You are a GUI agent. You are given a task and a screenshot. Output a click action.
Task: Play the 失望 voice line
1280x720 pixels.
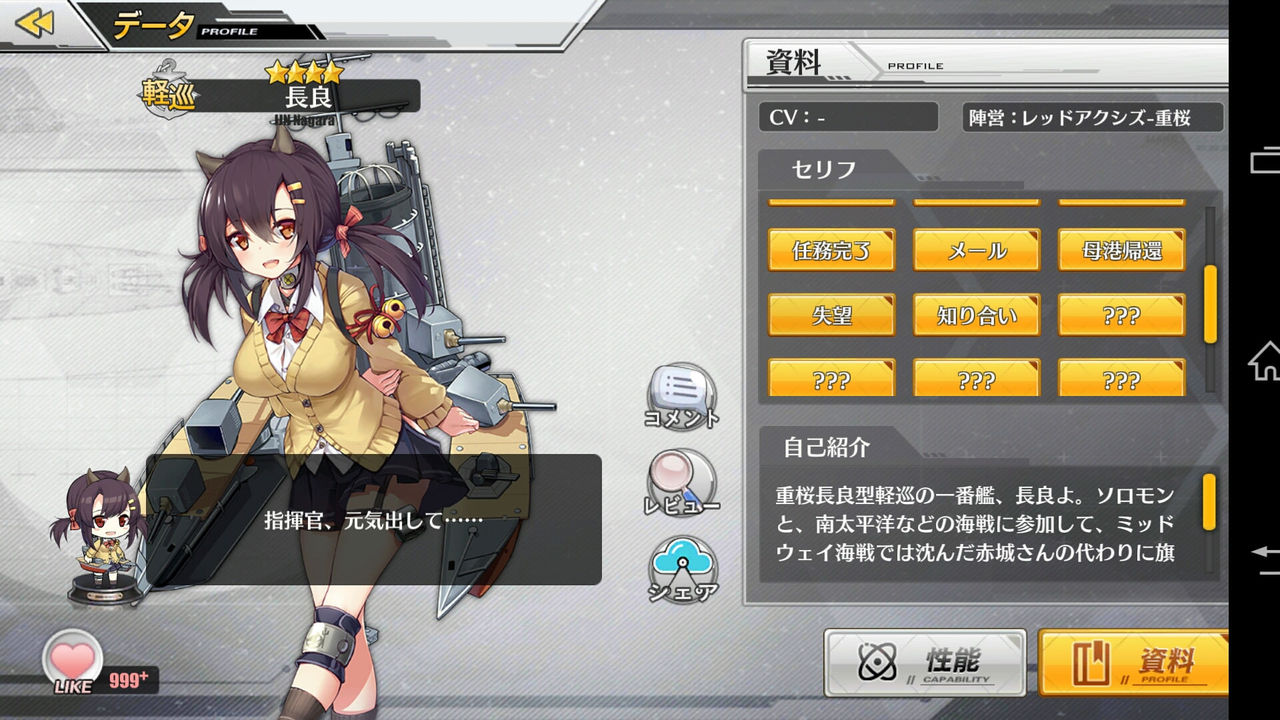point(830,315)
